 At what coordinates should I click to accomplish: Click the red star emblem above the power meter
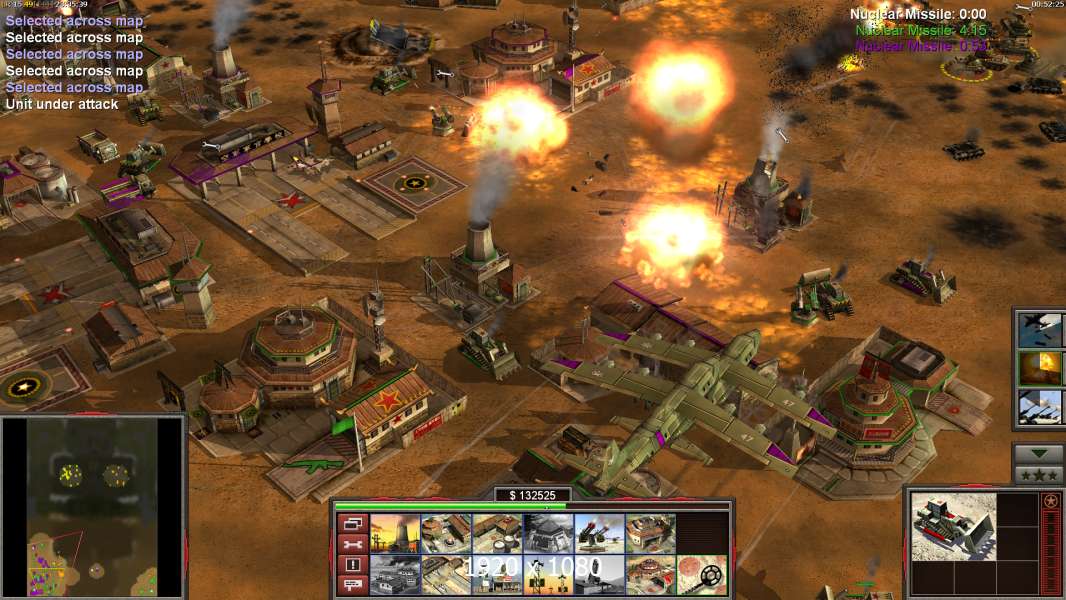click(1051, 501)
